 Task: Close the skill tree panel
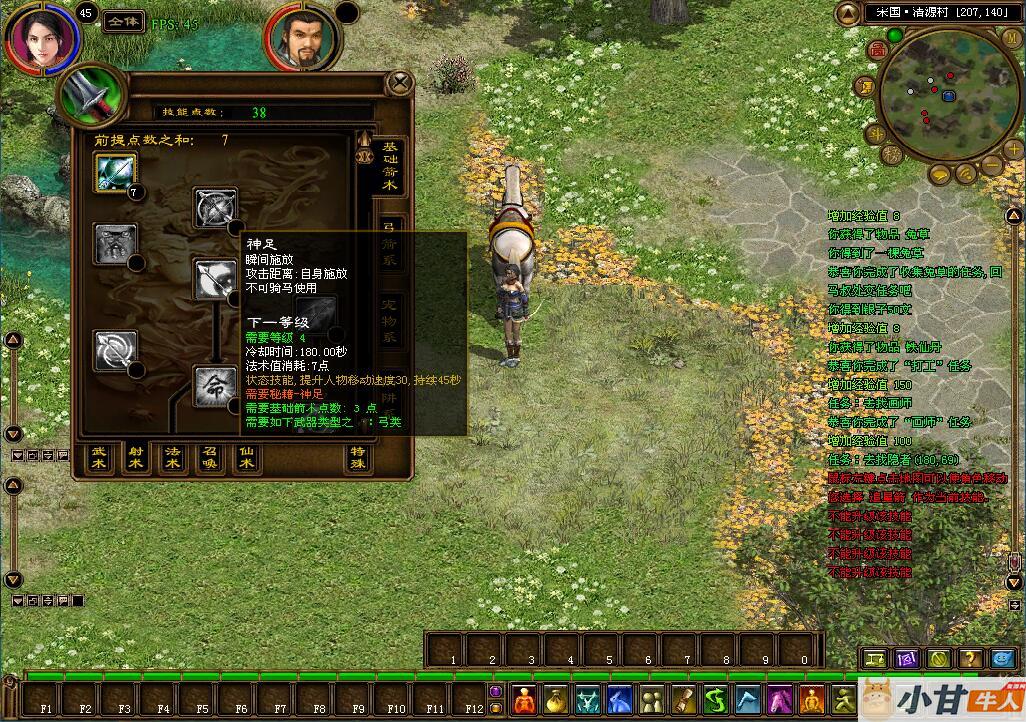tap(400, 82)
